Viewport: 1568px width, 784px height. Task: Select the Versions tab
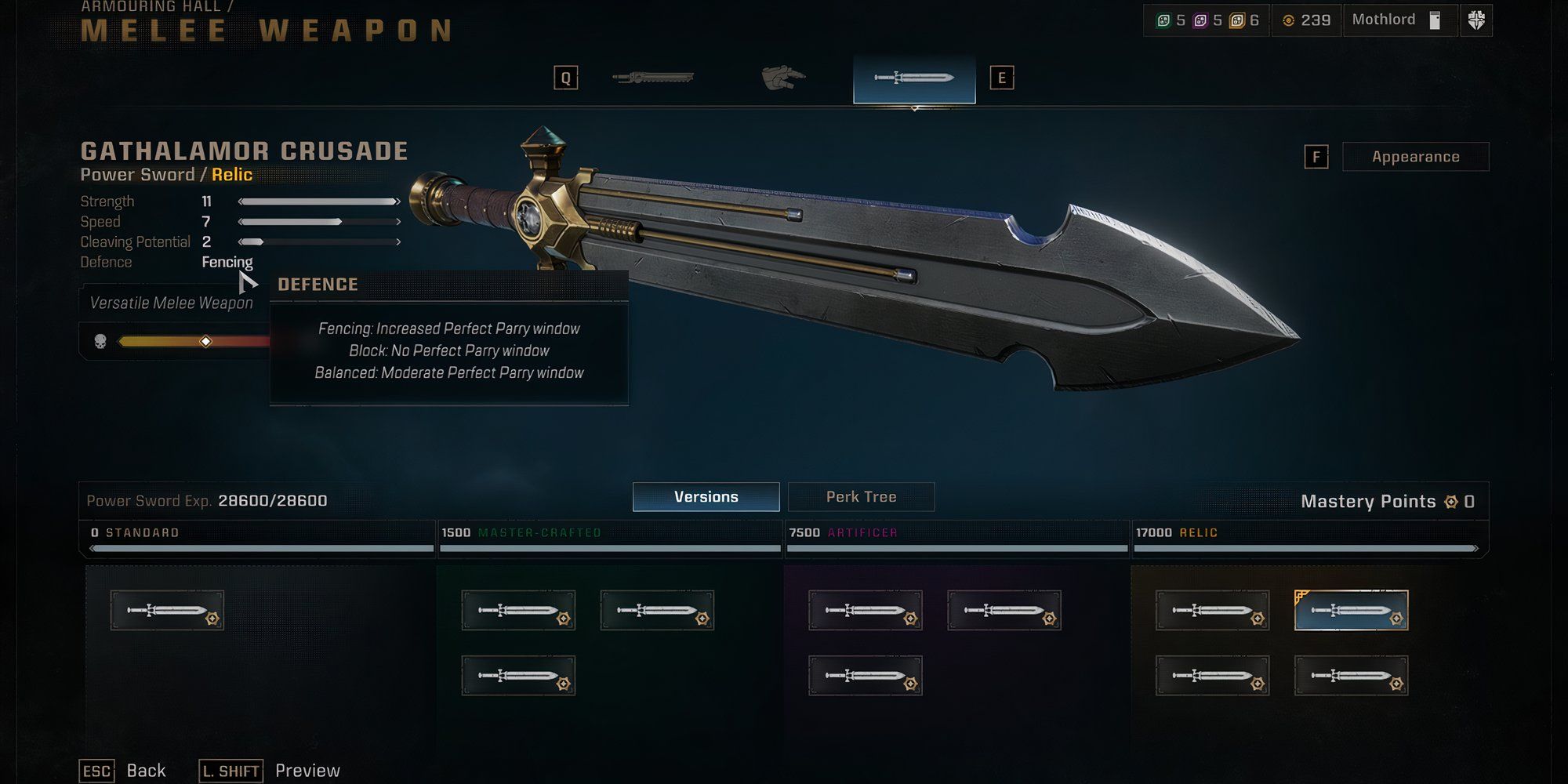coord(706,497)
